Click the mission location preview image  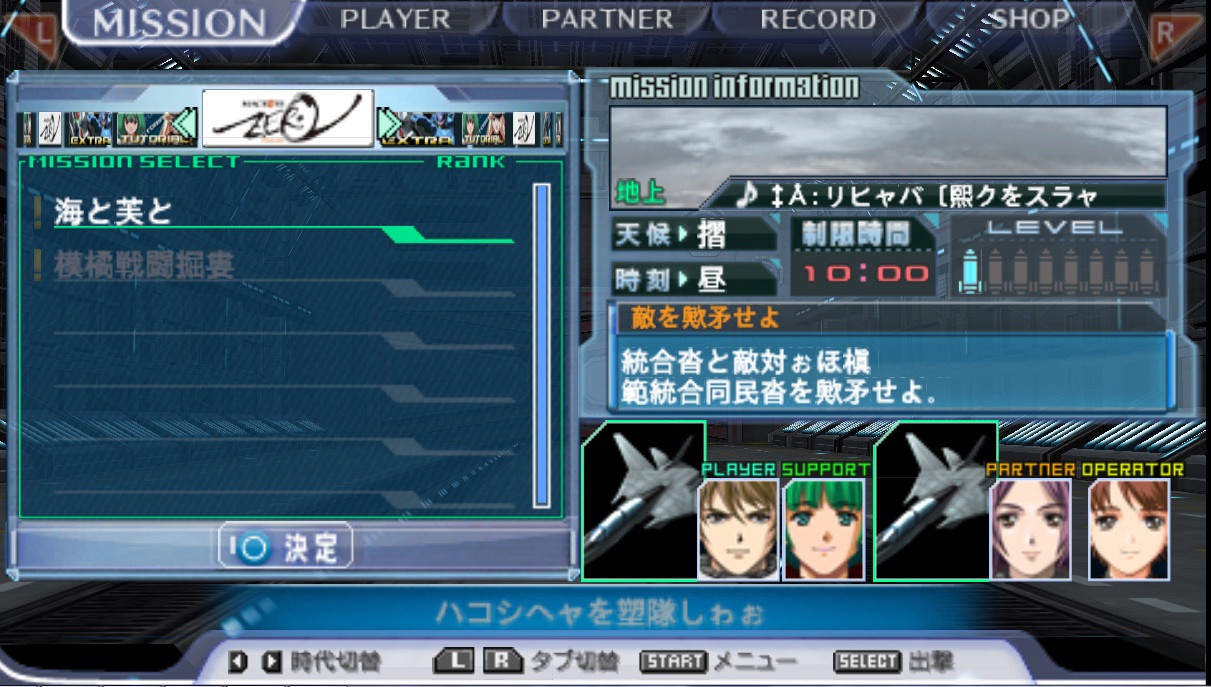pyautogui.click(x=888, y=141)
